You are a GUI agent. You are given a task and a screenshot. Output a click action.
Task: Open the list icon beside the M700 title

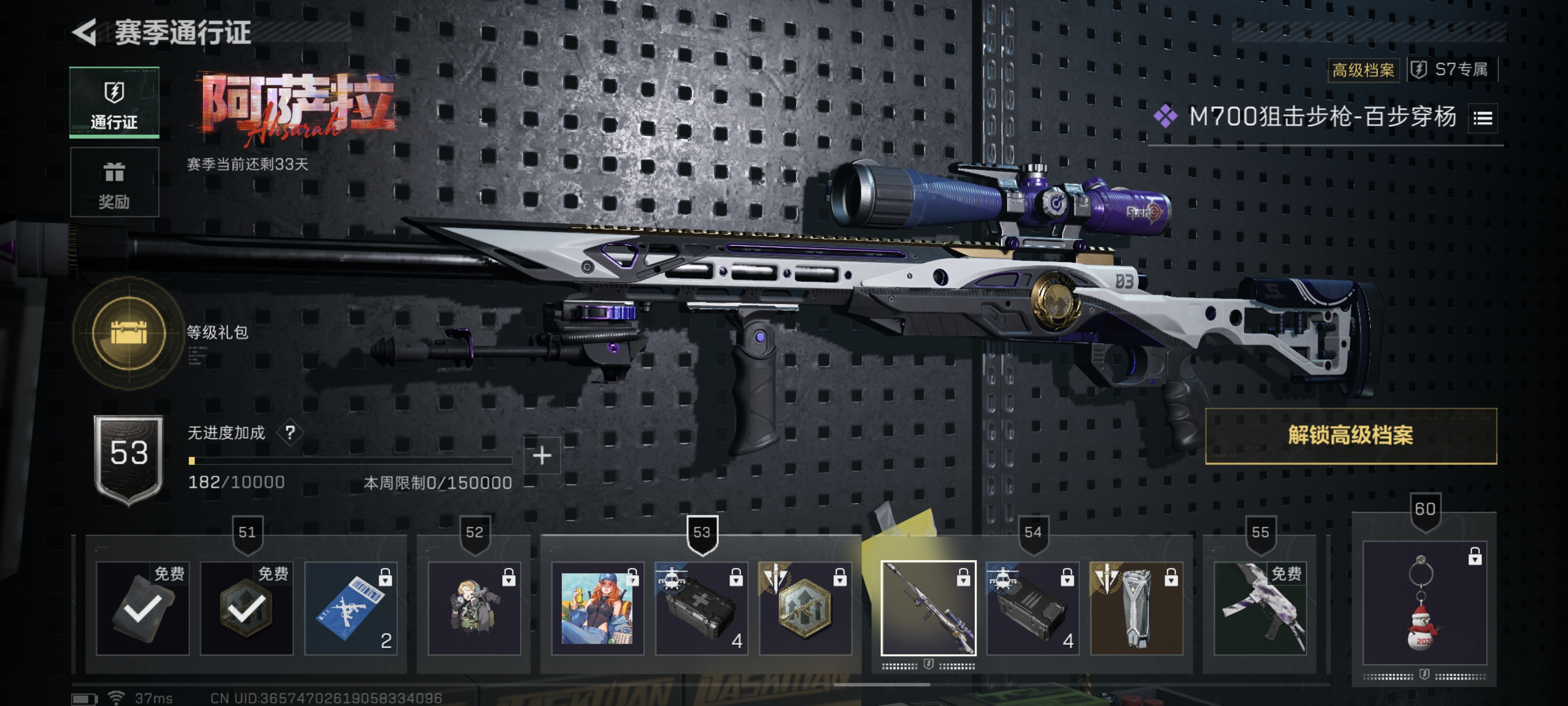[x=1482, y=118]
